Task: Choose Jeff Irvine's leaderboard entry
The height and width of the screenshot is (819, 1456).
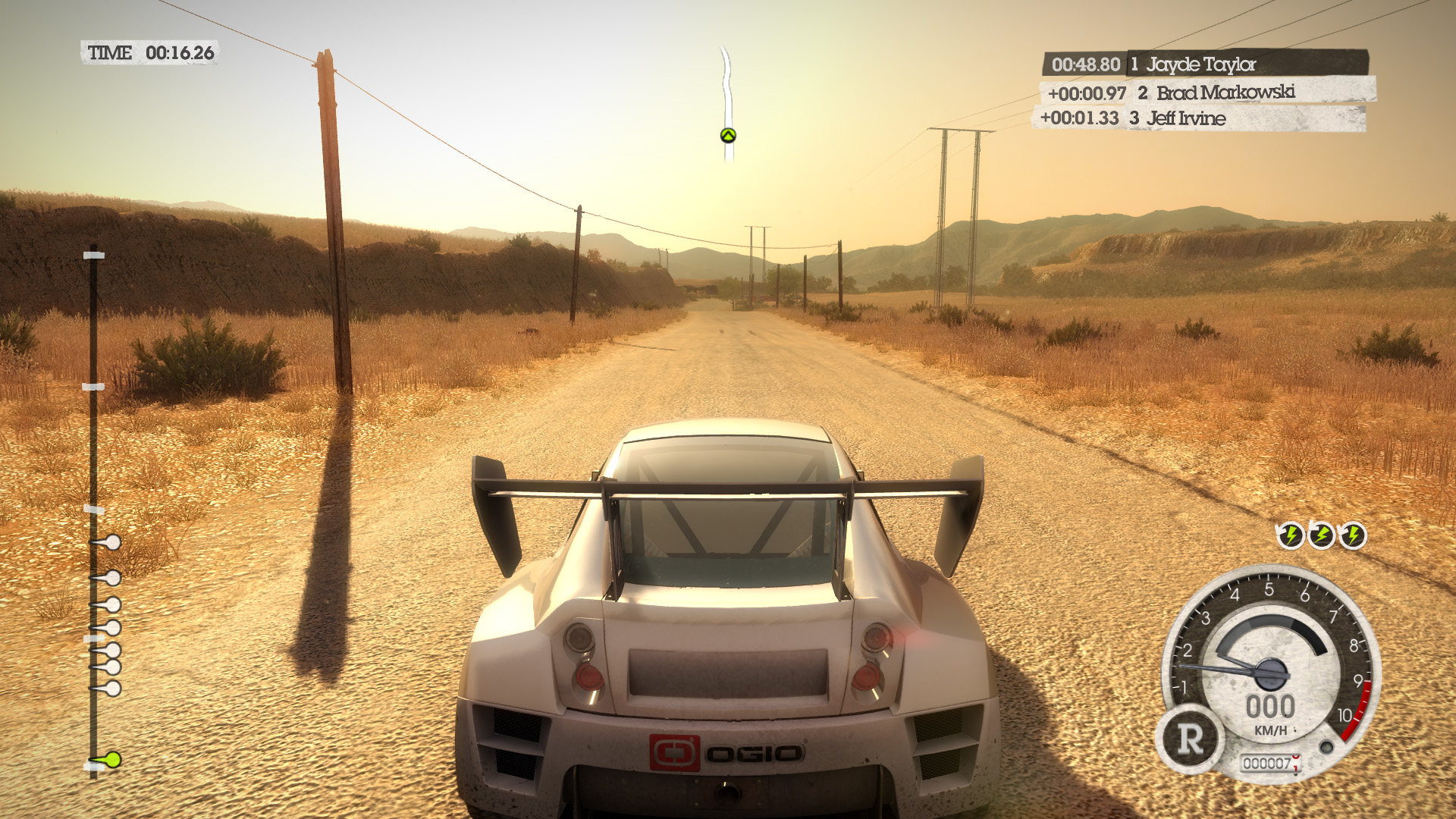Action: [x=1198, y=118]
